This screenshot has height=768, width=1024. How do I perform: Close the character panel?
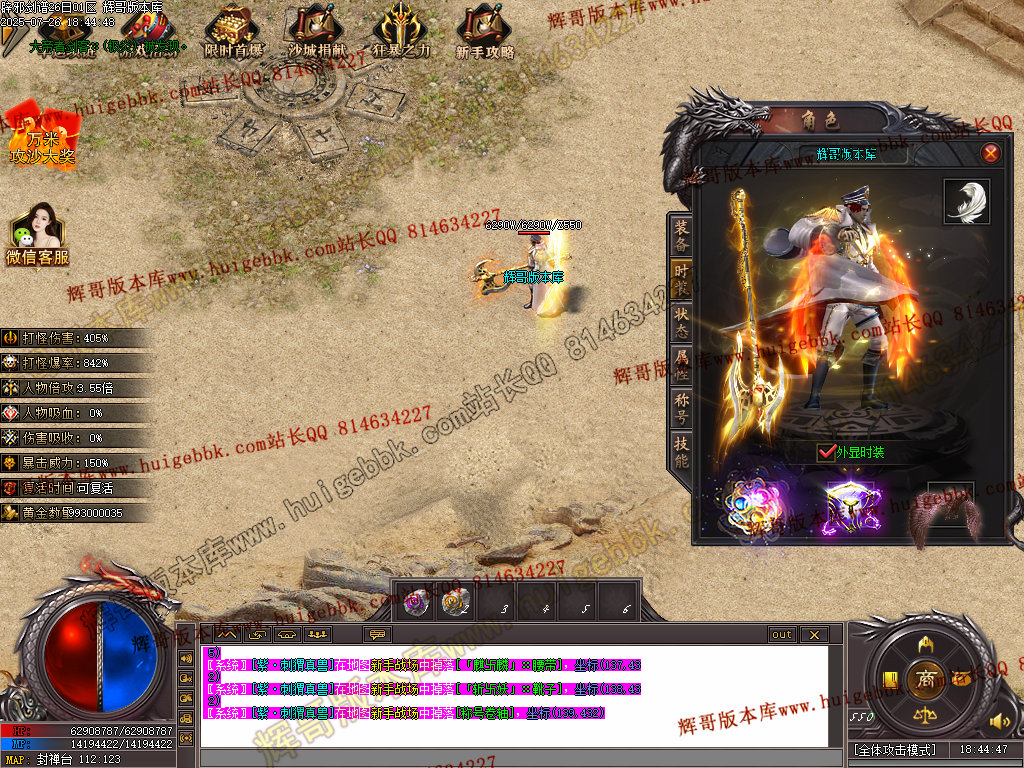[990, 153]
